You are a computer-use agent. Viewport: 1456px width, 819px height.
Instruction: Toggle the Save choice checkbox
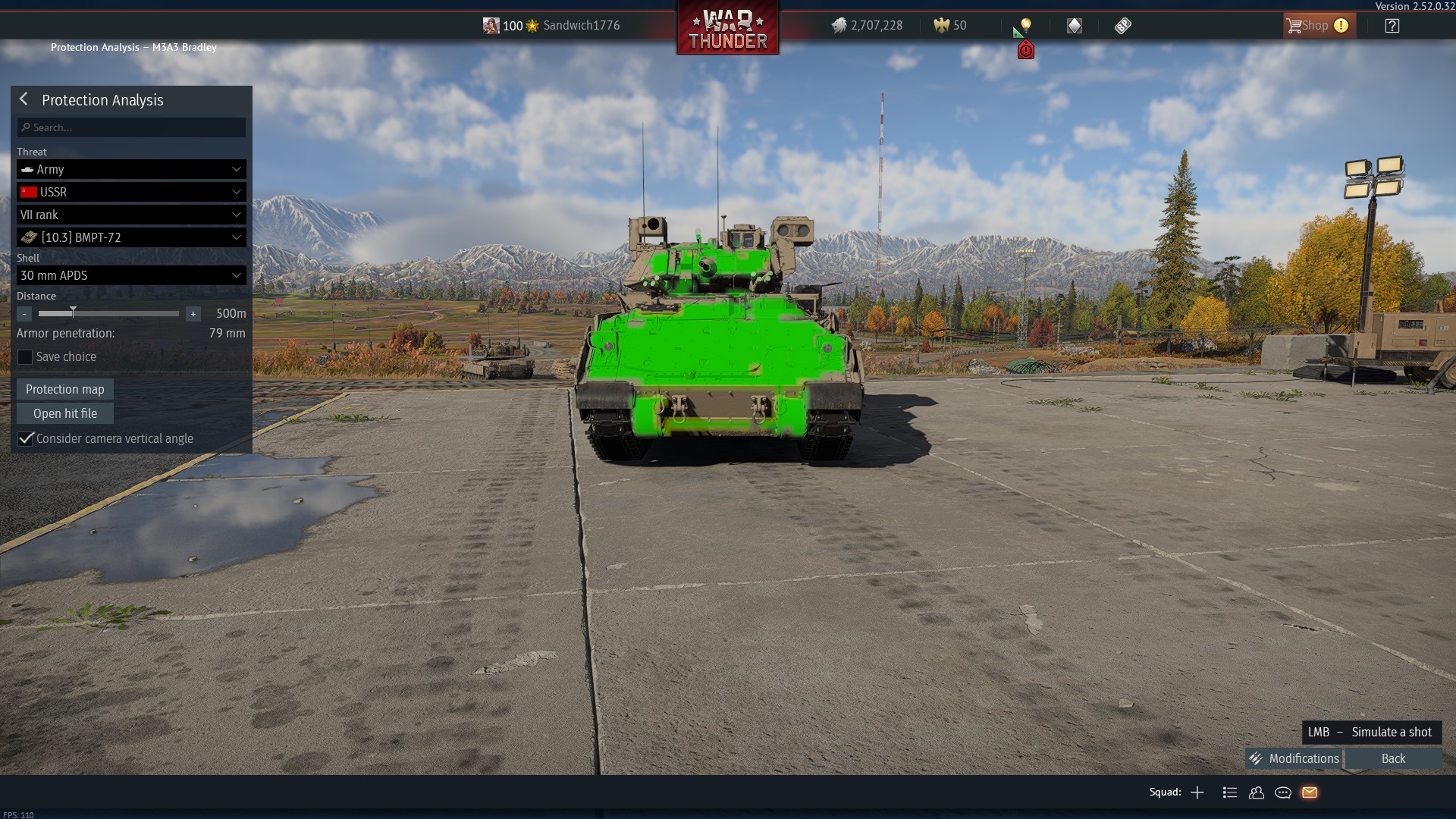point(25,357)
